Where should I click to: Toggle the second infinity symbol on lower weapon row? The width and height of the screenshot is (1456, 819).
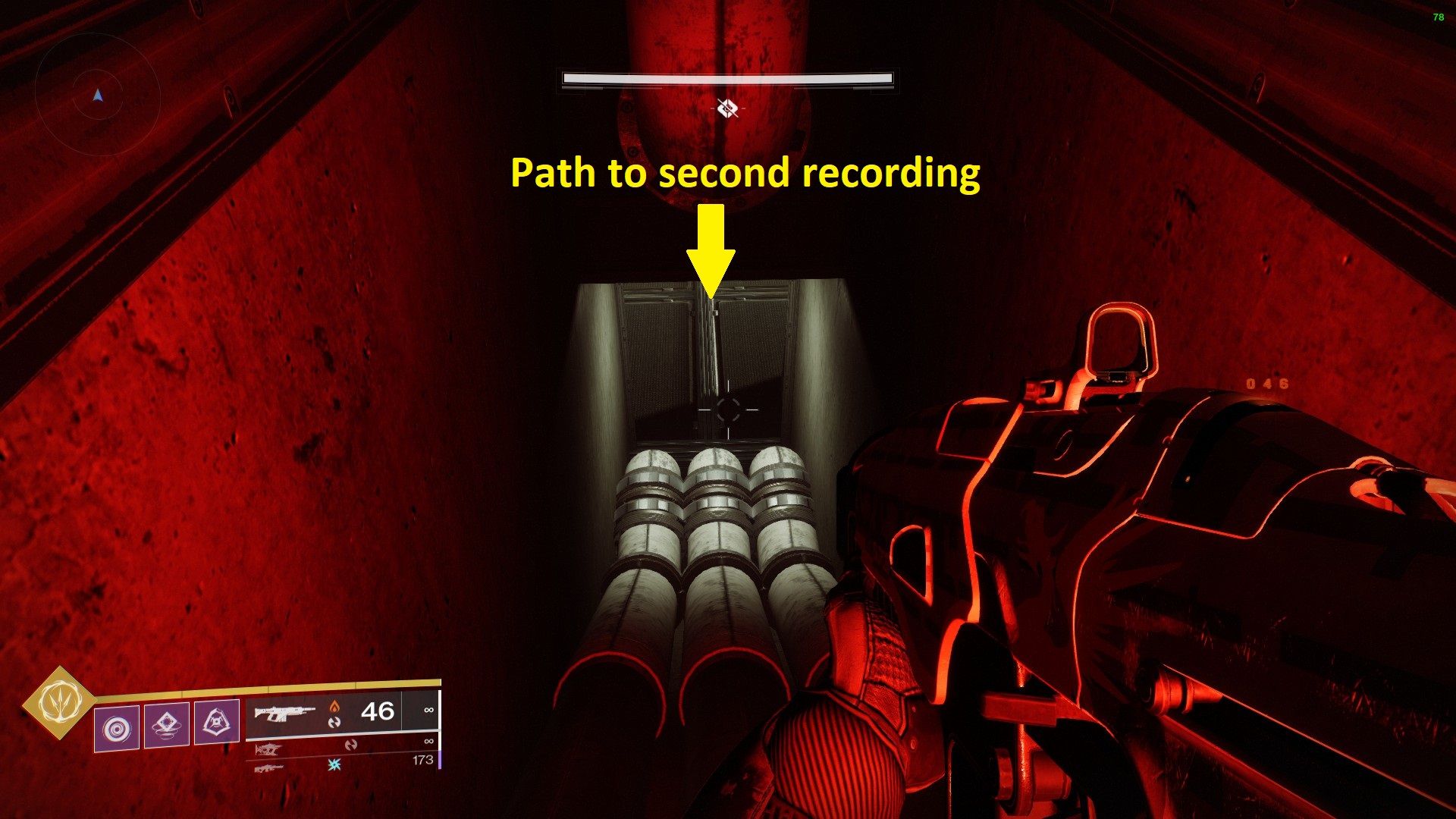pyautogui.click(x=428, y=741)
